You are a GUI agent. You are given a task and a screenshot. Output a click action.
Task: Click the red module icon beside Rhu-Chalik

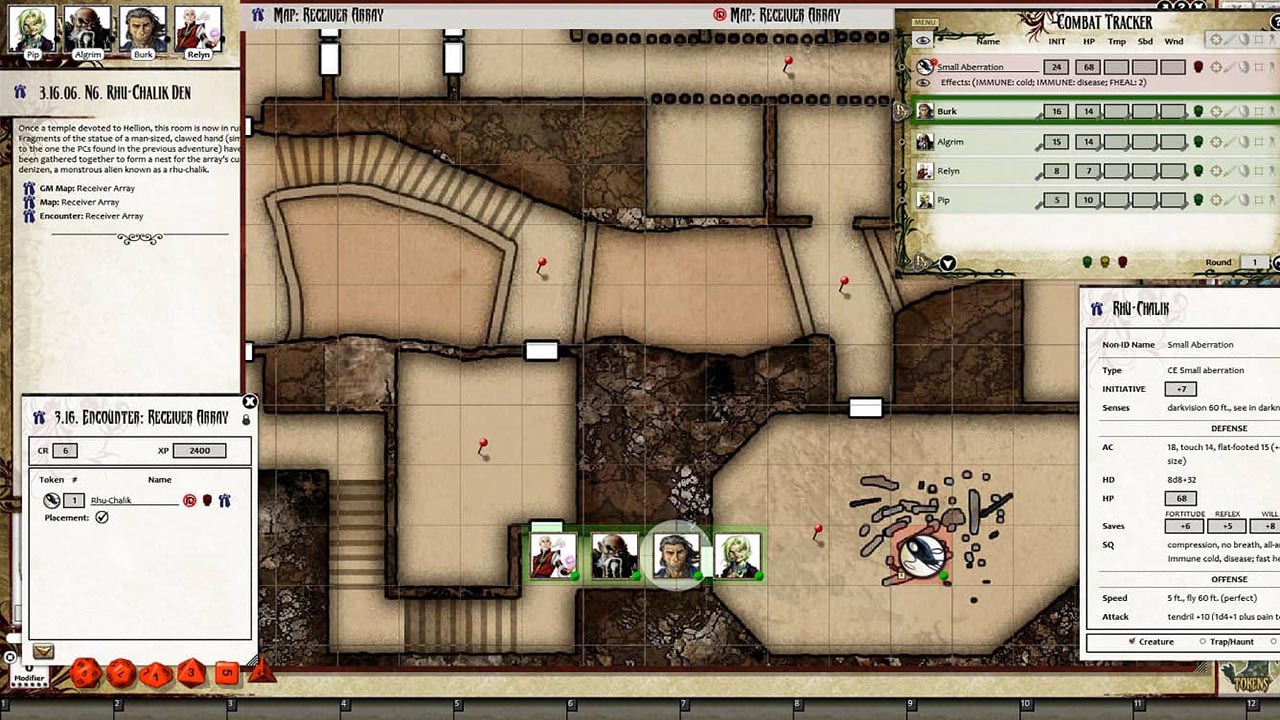click(x=190, y=501)
